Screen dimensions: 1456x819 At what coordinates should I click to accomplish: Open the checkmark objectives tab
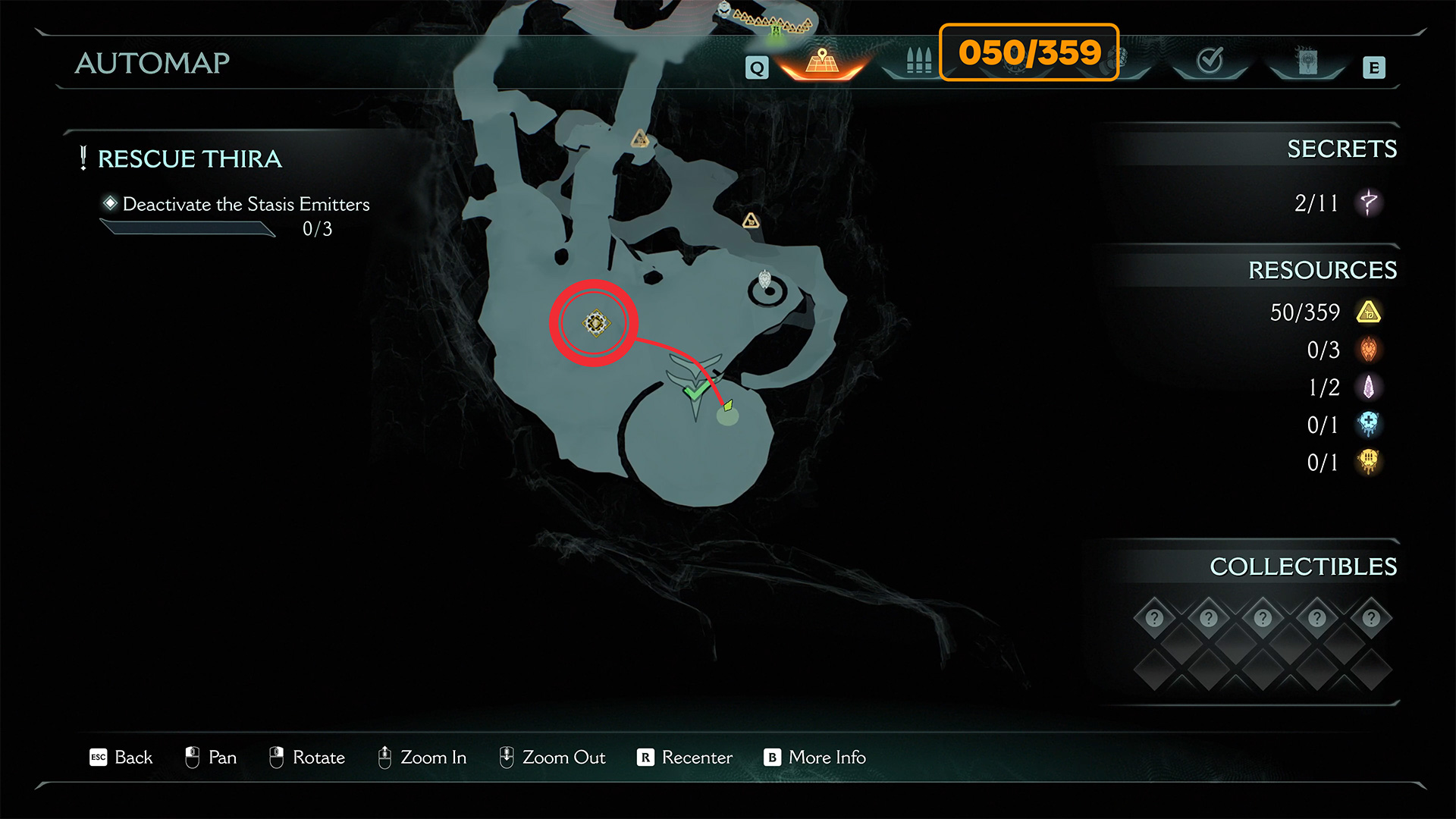point(1210,61)
